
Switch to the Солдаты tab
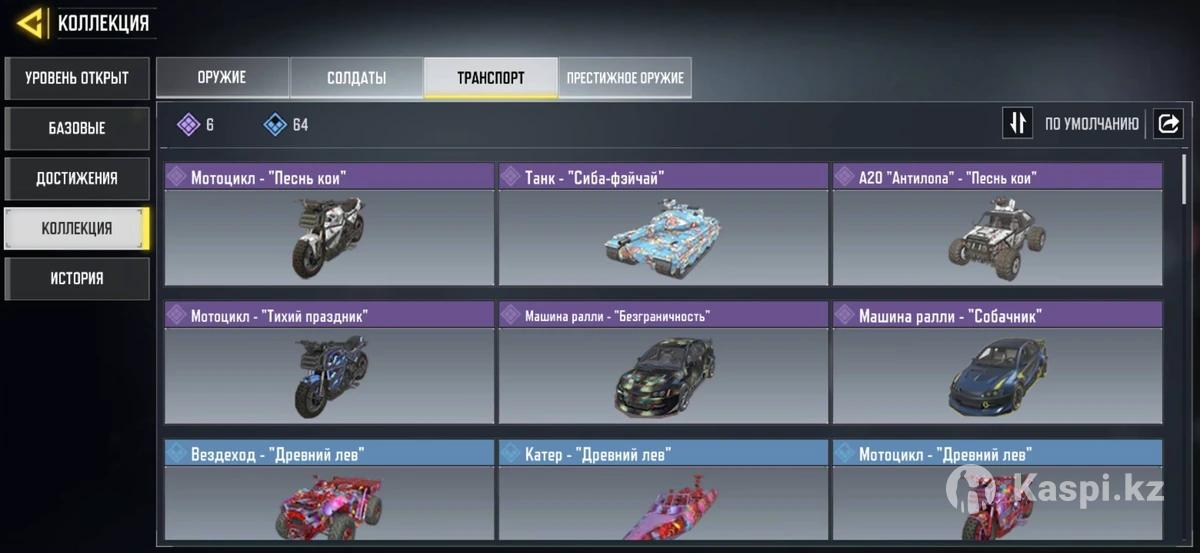click(x=356, y=78)
